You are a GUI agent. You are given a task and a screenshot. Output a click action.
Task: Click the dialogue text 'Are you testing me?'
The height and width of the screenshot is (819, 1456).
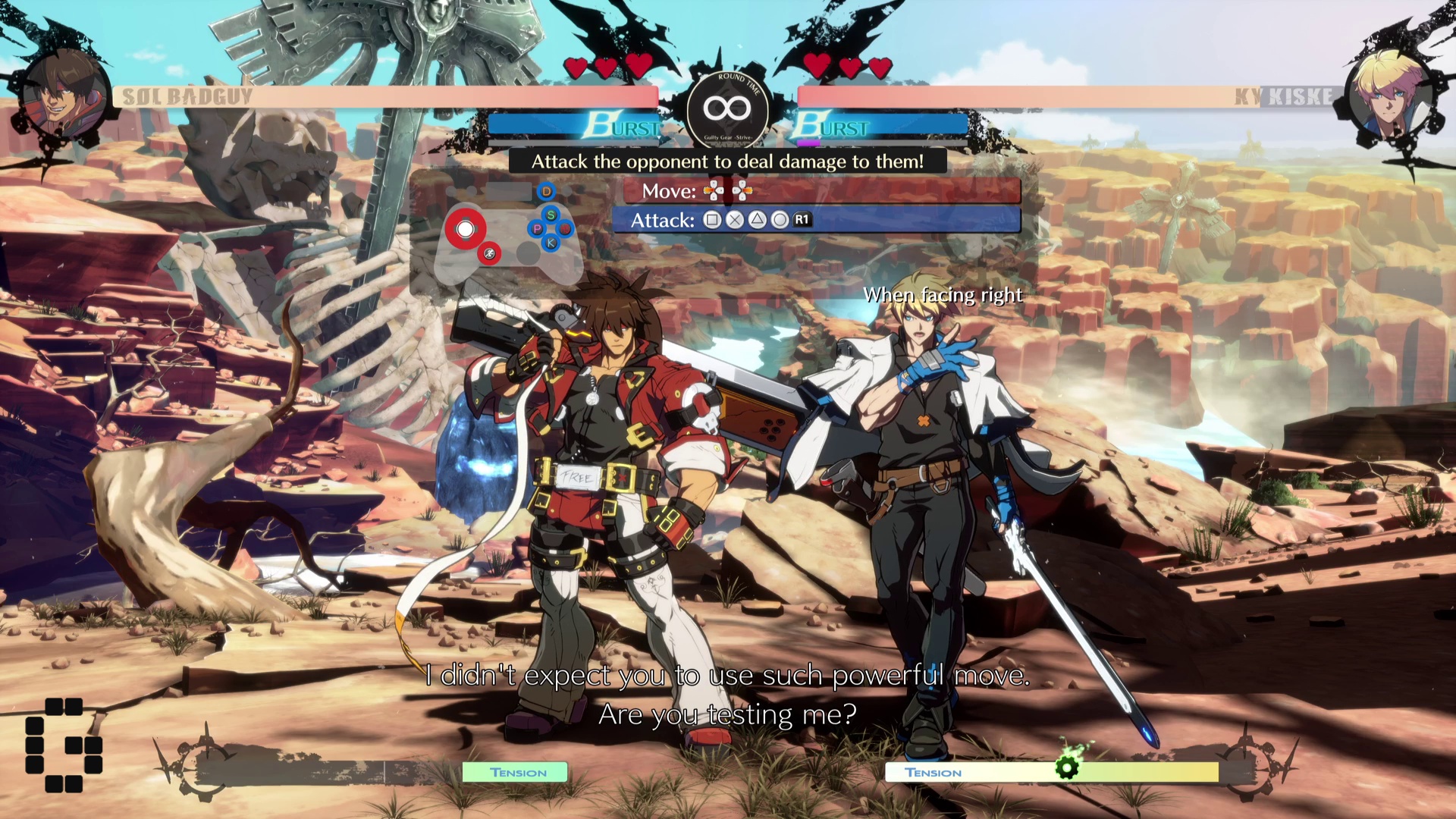730,713
